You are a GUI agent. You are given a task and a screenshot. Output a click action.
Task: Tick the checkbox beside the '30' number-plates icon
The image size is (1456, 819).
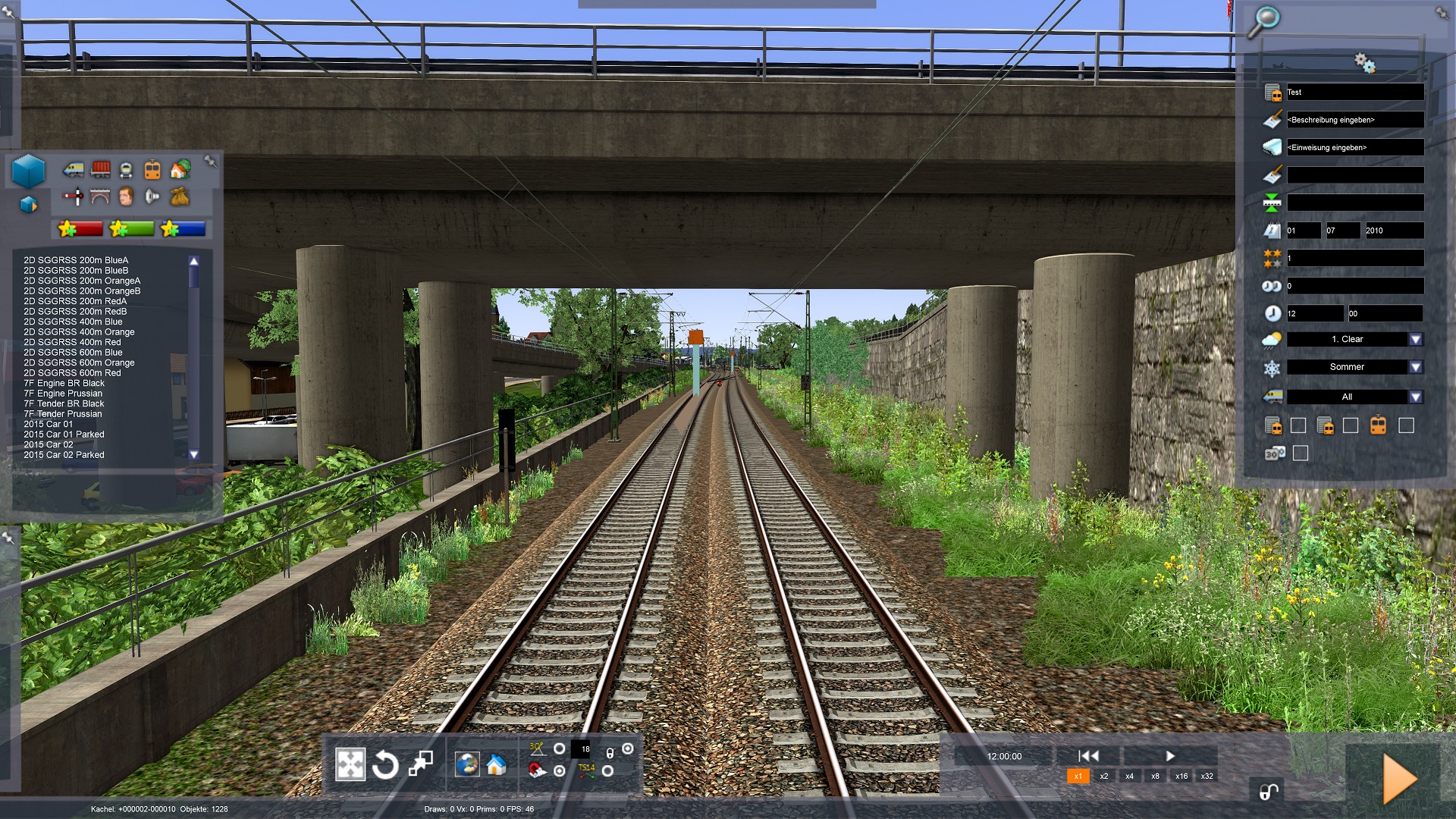tap(1301, 453)
